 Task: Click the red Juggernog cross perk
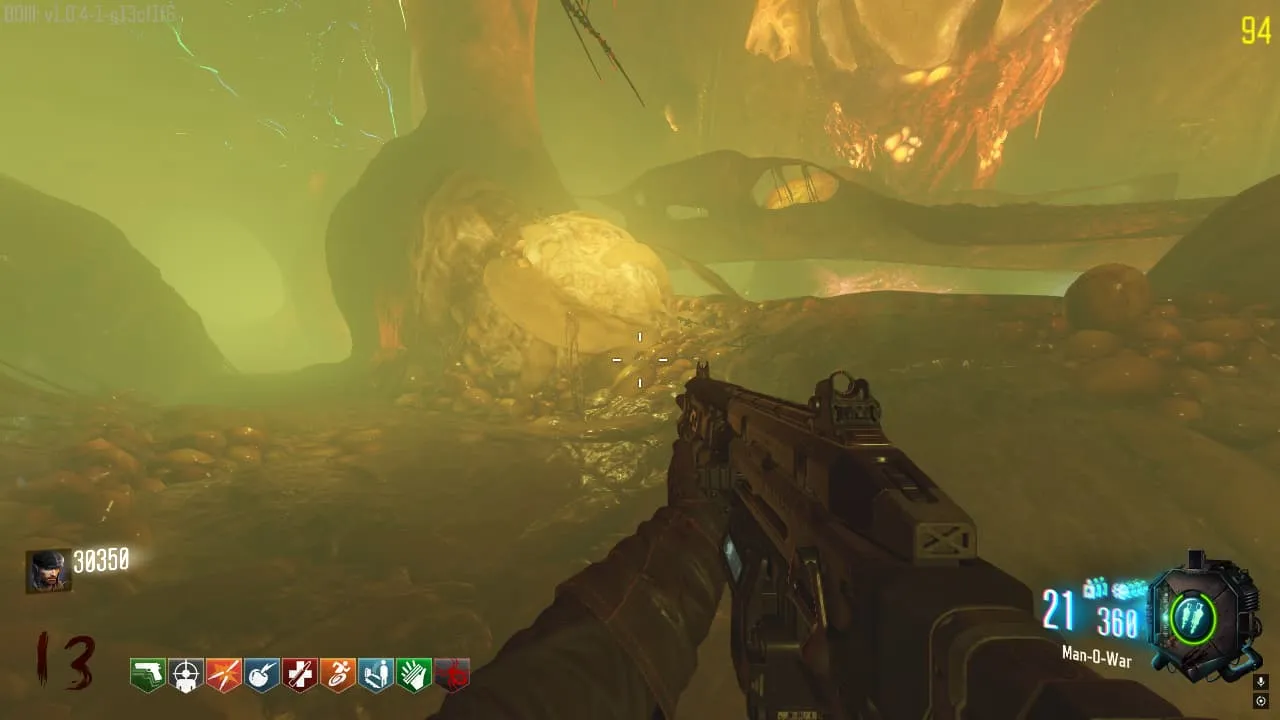point(300,675)
